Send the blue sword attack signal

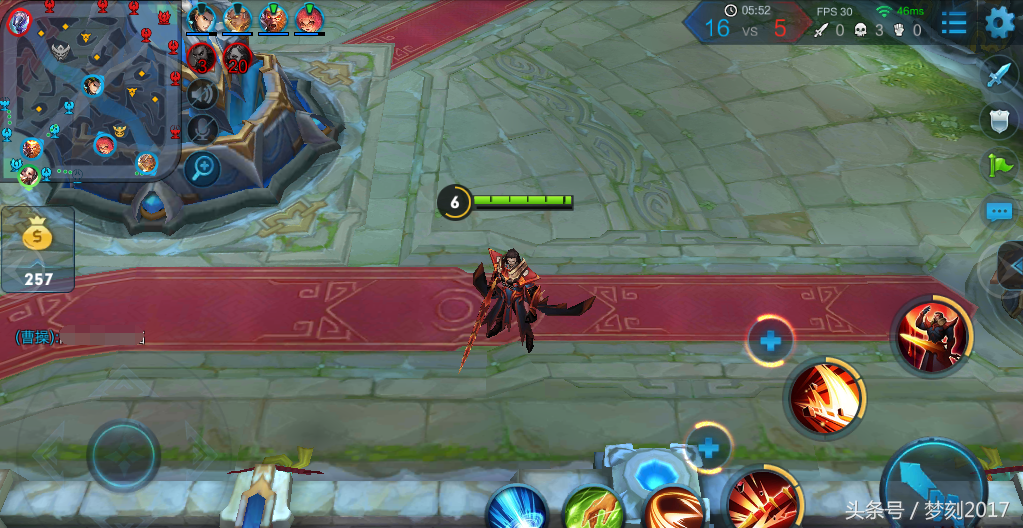click(x=999, y=73)
